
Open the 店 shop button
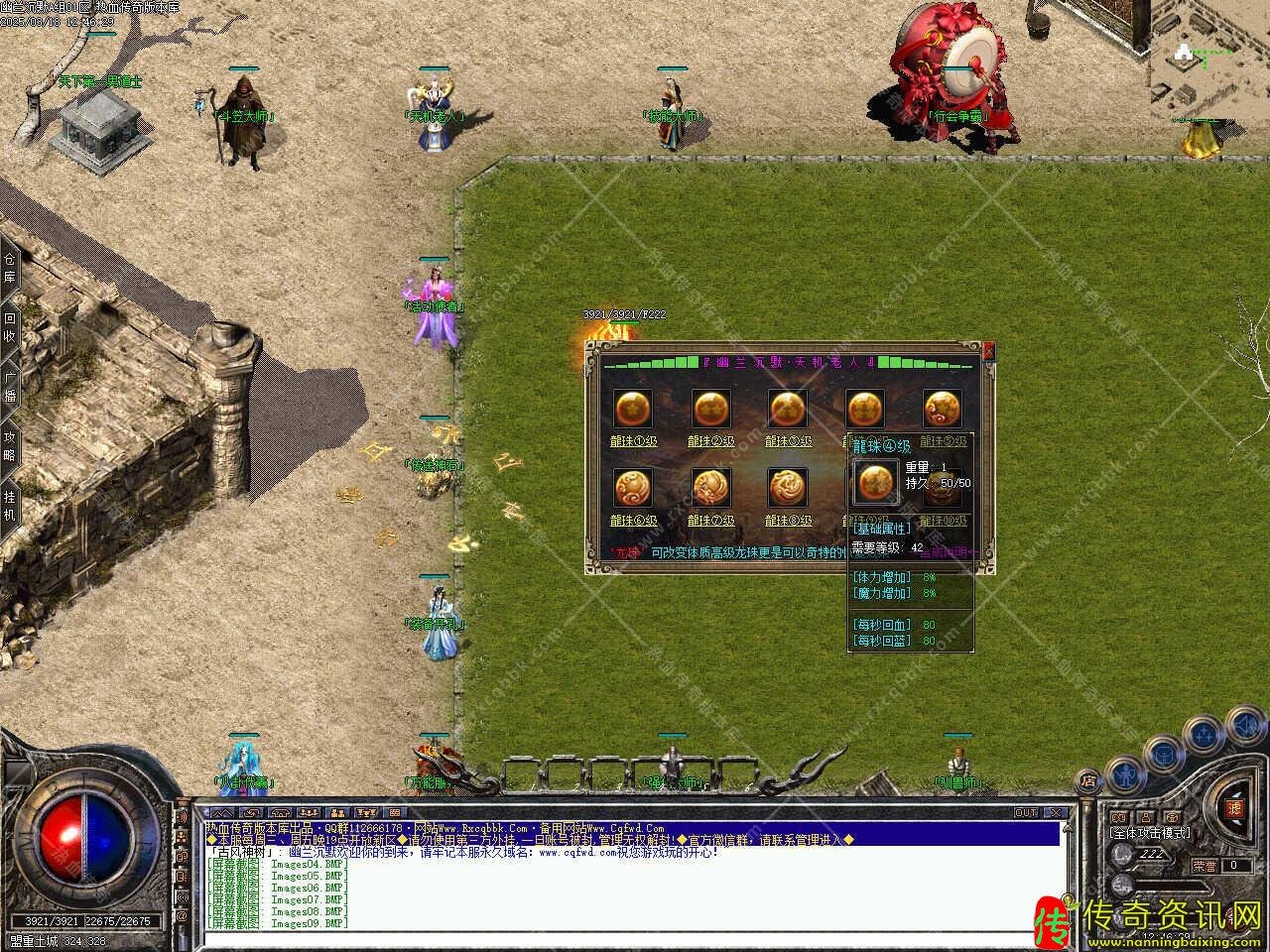pos(1088,781)
